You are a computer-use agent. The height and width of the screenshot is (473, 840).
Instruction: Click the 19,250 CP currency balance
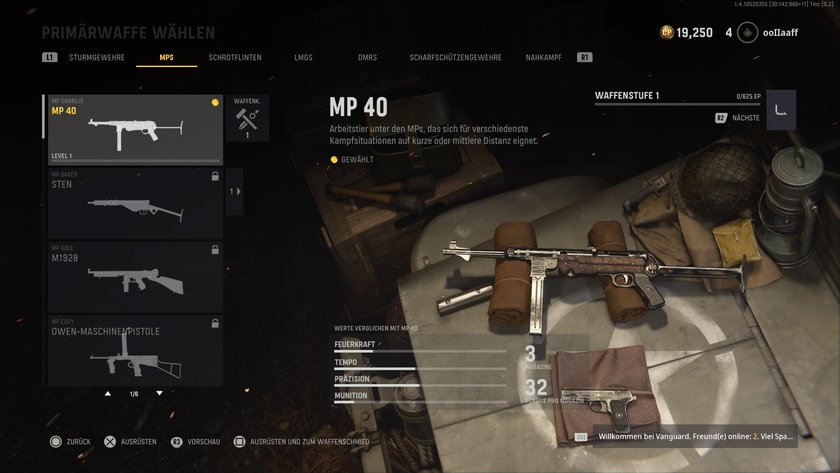click(x=687, y=33)
